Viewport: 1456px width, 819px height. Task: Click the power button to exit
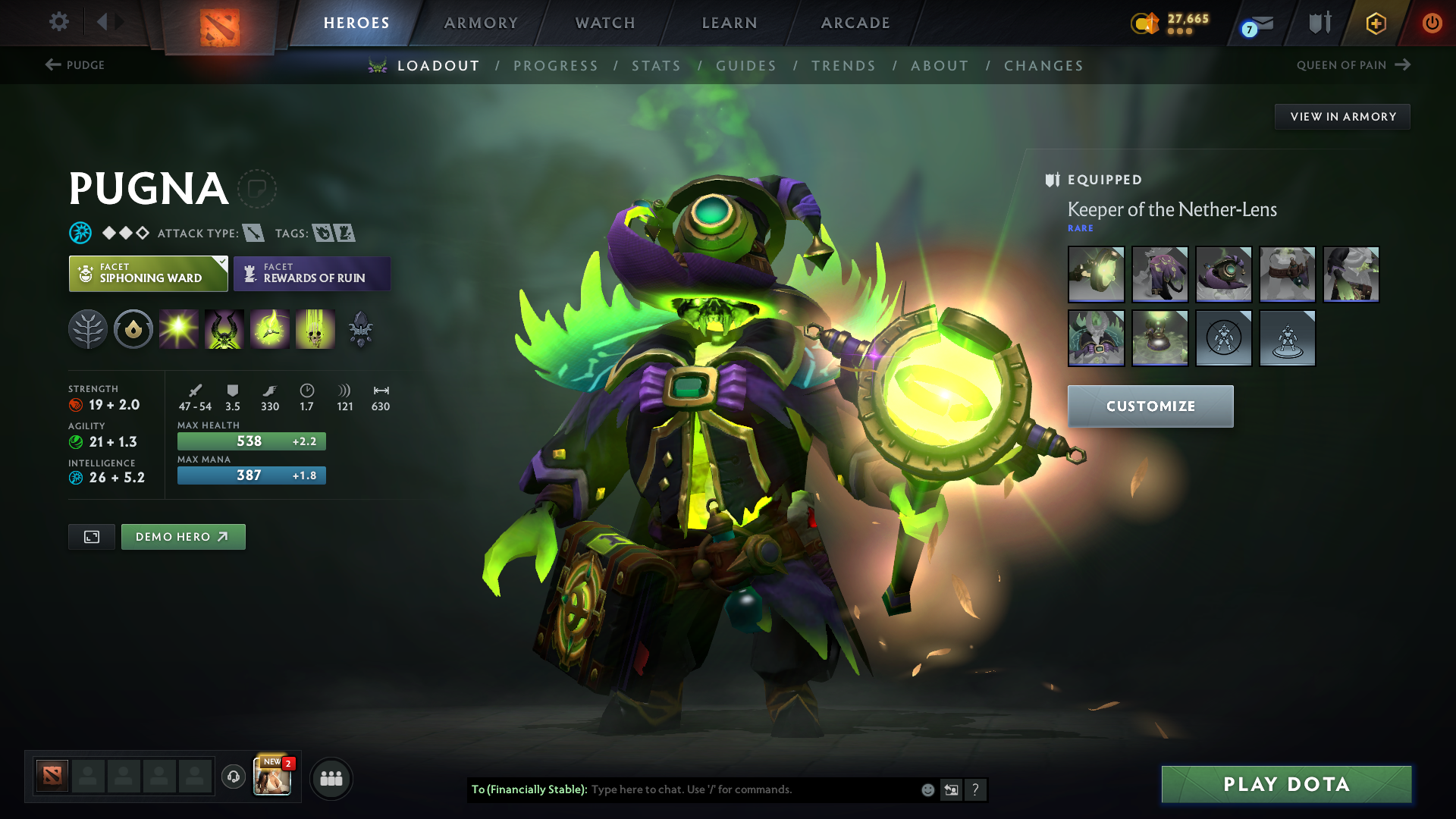coord(1433,23)
